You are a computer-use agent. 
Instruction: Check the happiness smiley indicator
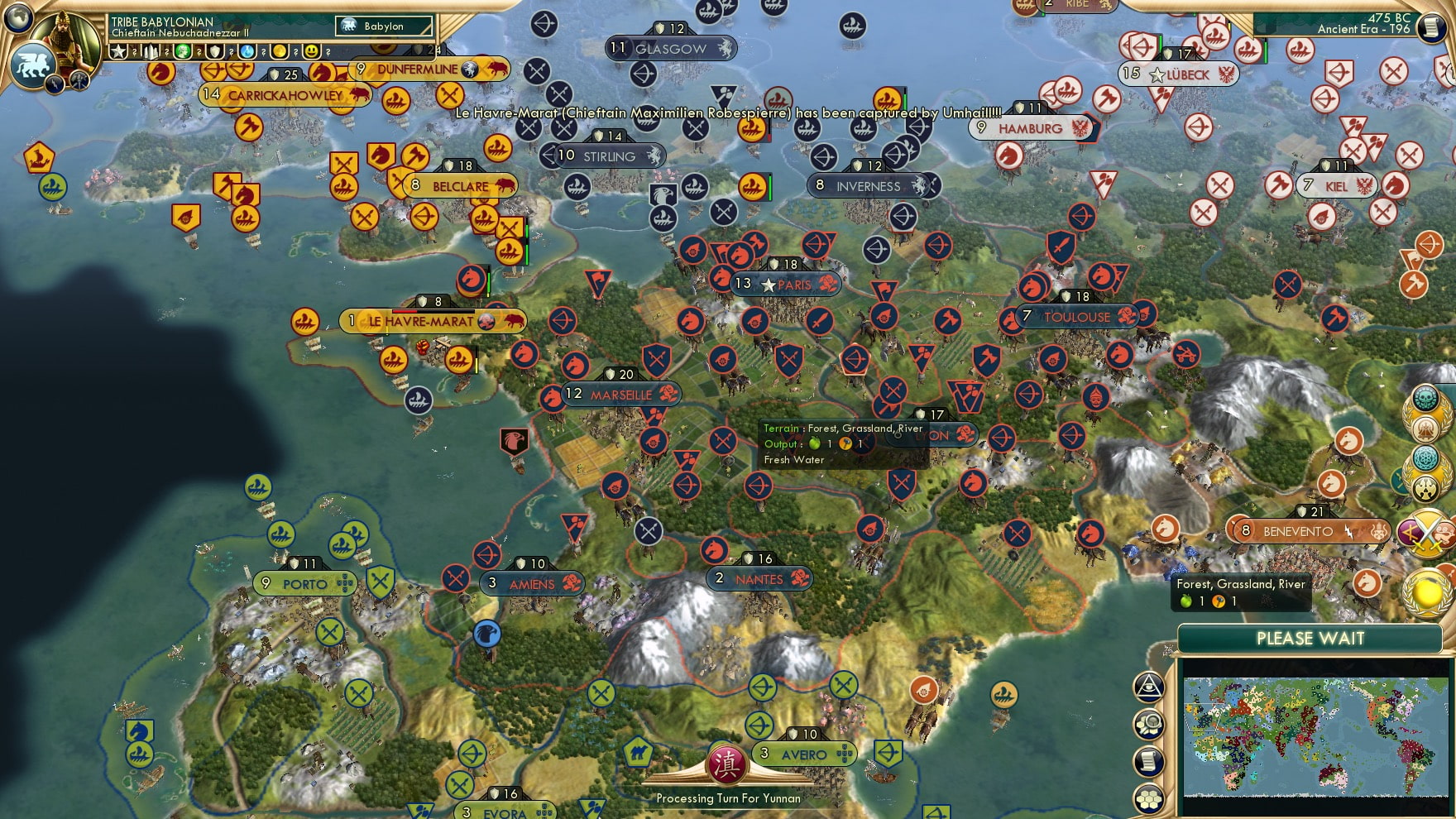click(x=313, y=52)
